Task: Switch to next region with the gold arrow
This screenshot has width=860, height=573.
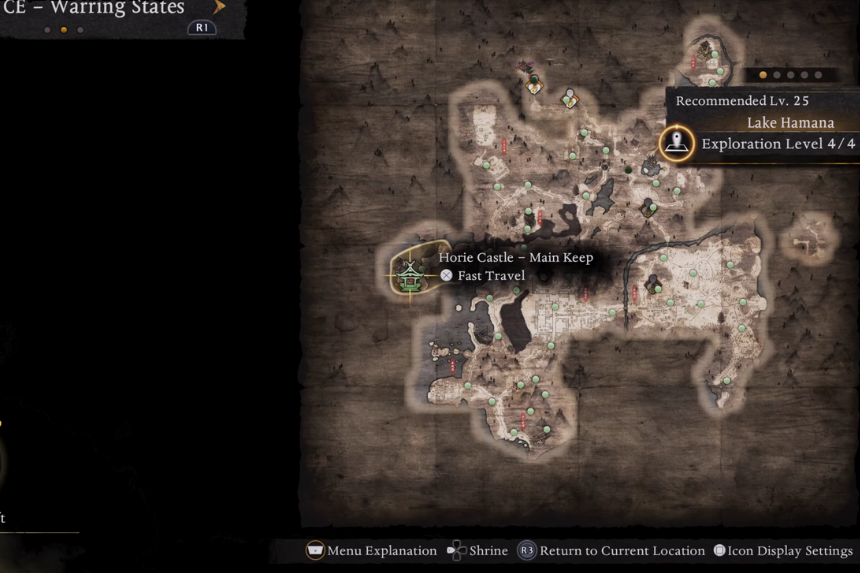Action: coord(219,7)
